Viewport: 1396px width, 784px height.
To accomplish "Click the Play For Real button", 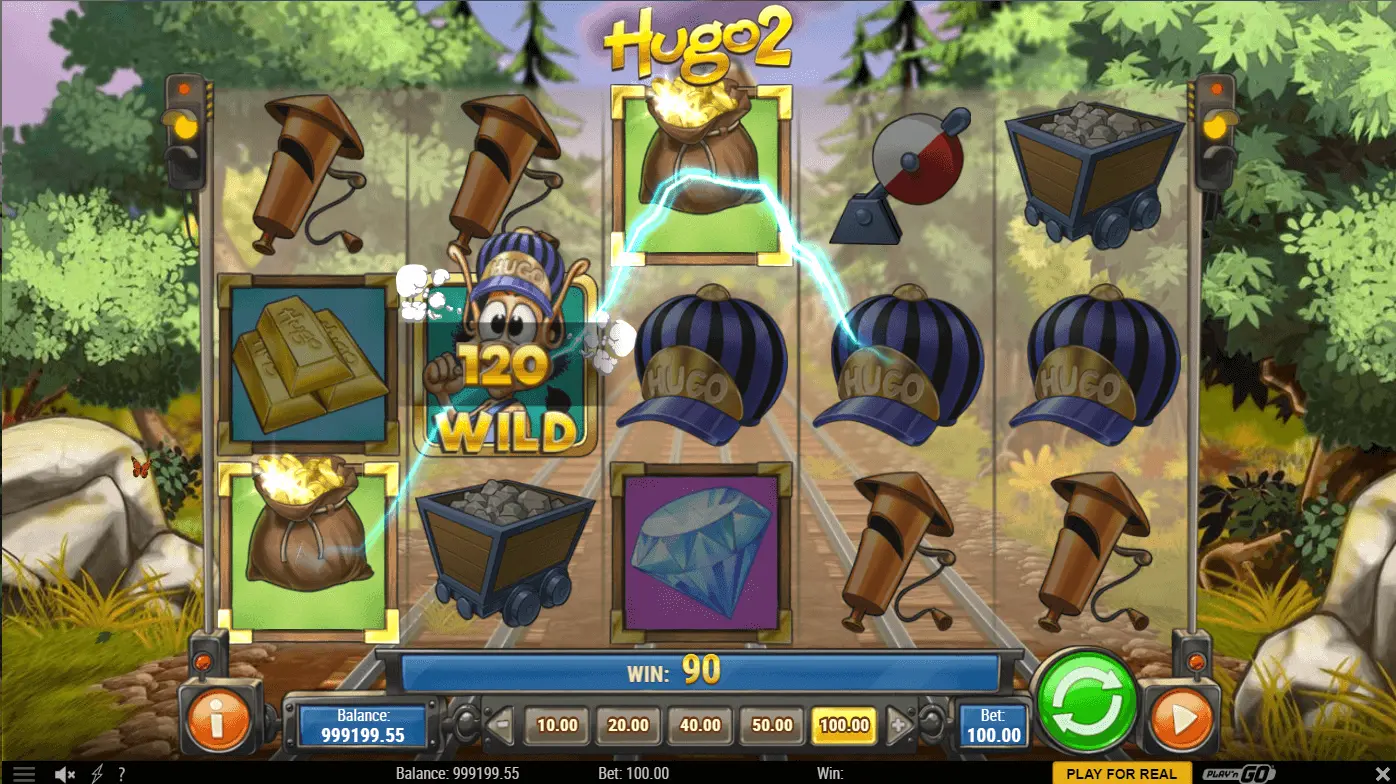I will coord(1122,774).
